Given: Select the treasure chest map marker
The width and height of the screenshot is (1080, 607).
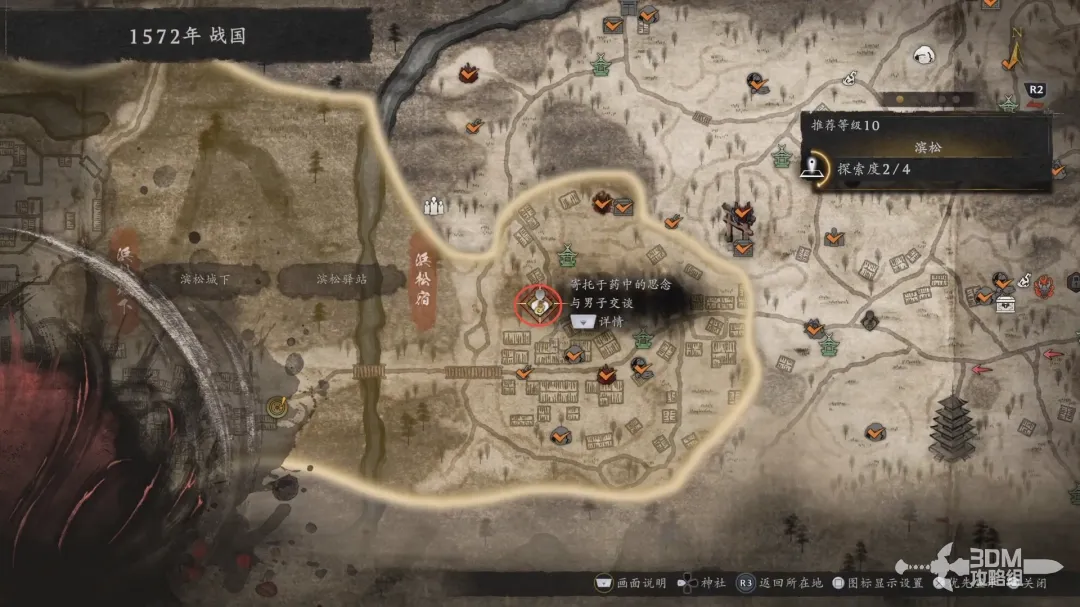Looking at the screenshot, I should 1004,303.
